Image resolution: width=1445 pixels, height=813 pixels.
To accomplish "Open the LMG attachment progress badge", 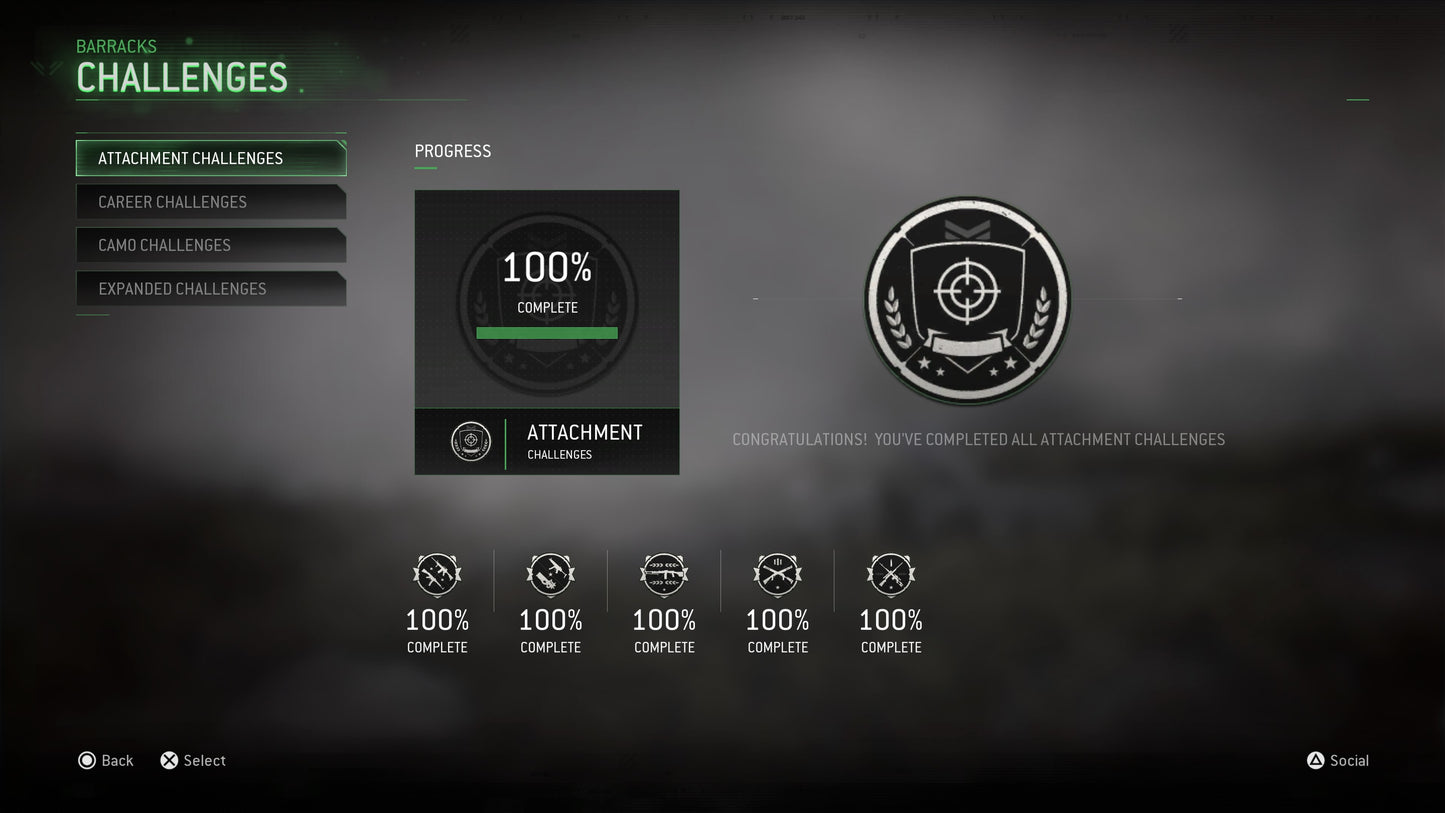I will [664, 575].
